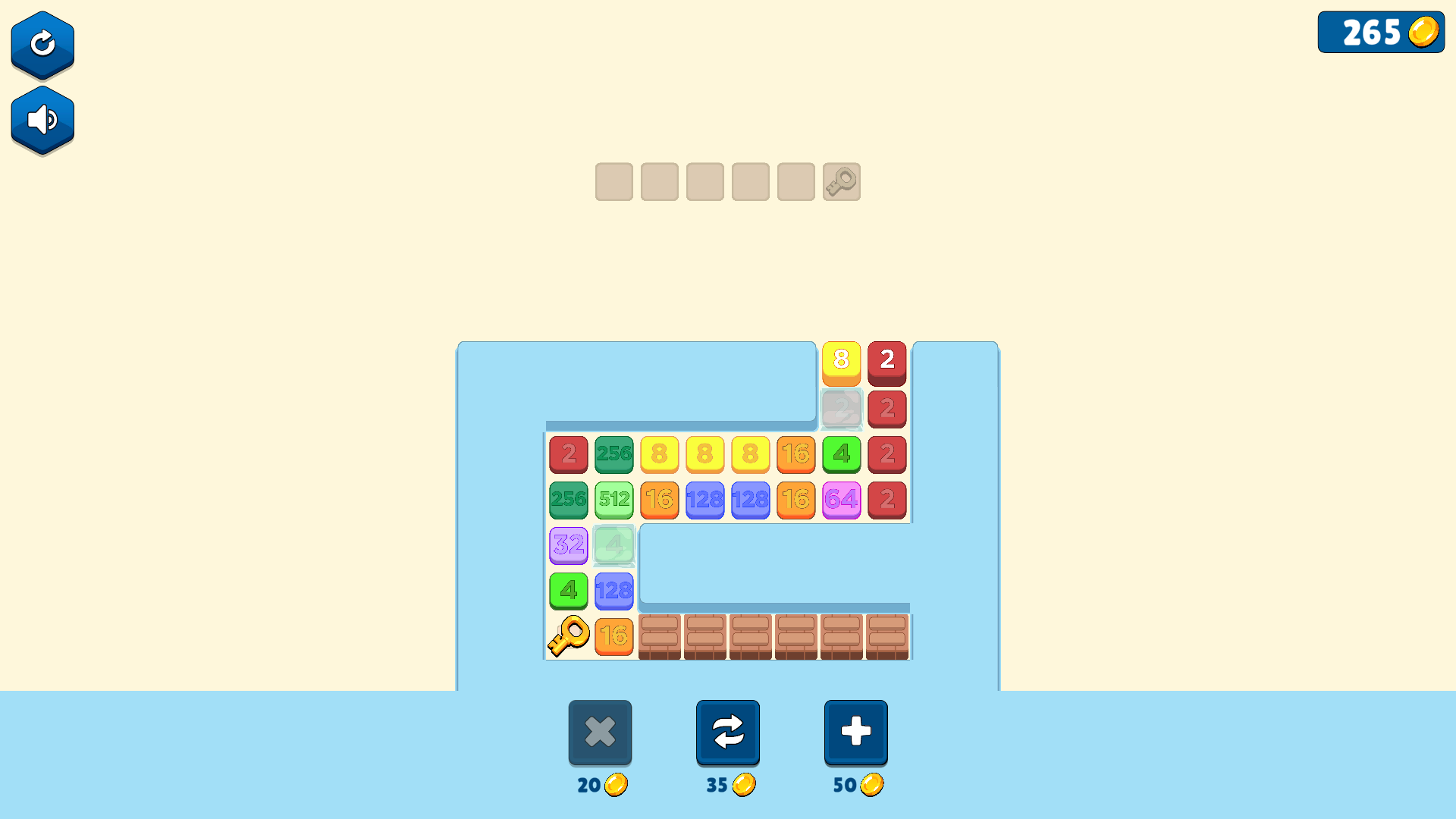Click the red 2 tile in the top right corner
The image size is (1456, 819).
click(886, 362)
